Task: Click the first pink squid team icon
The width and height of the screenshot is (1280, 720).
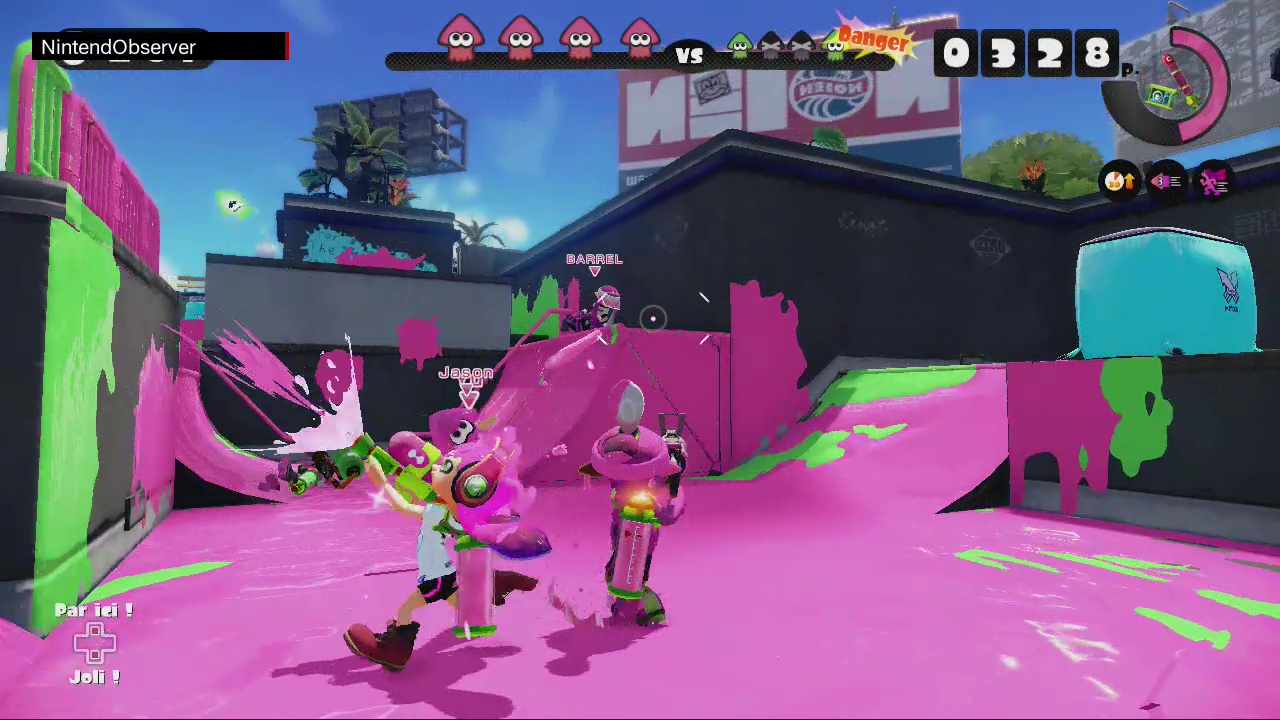Action: [x=460, y=40]
